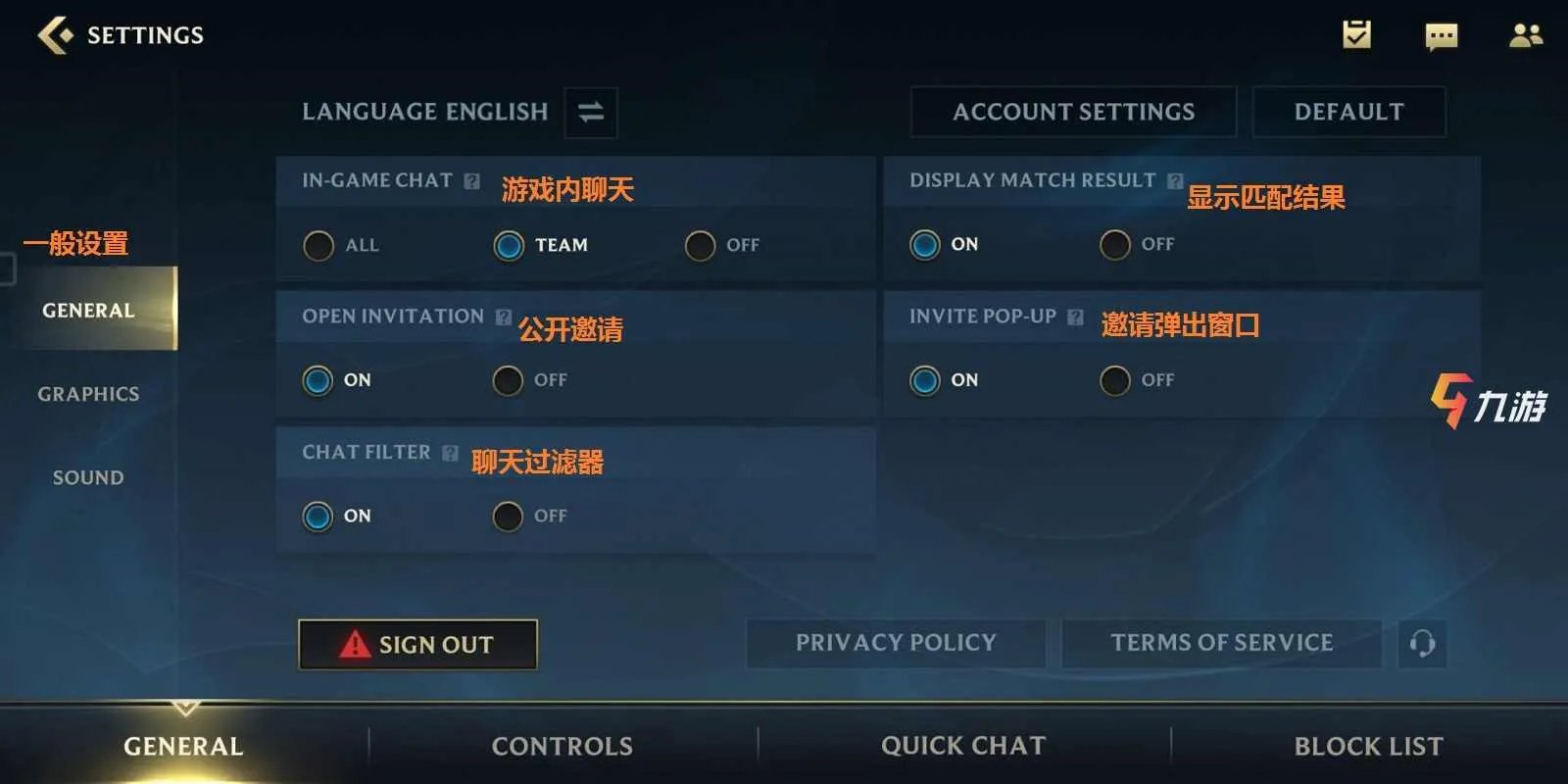Click the back arrow to exit Settings
The height and width of the screenshot is (784, 1568).
[54, 34]
